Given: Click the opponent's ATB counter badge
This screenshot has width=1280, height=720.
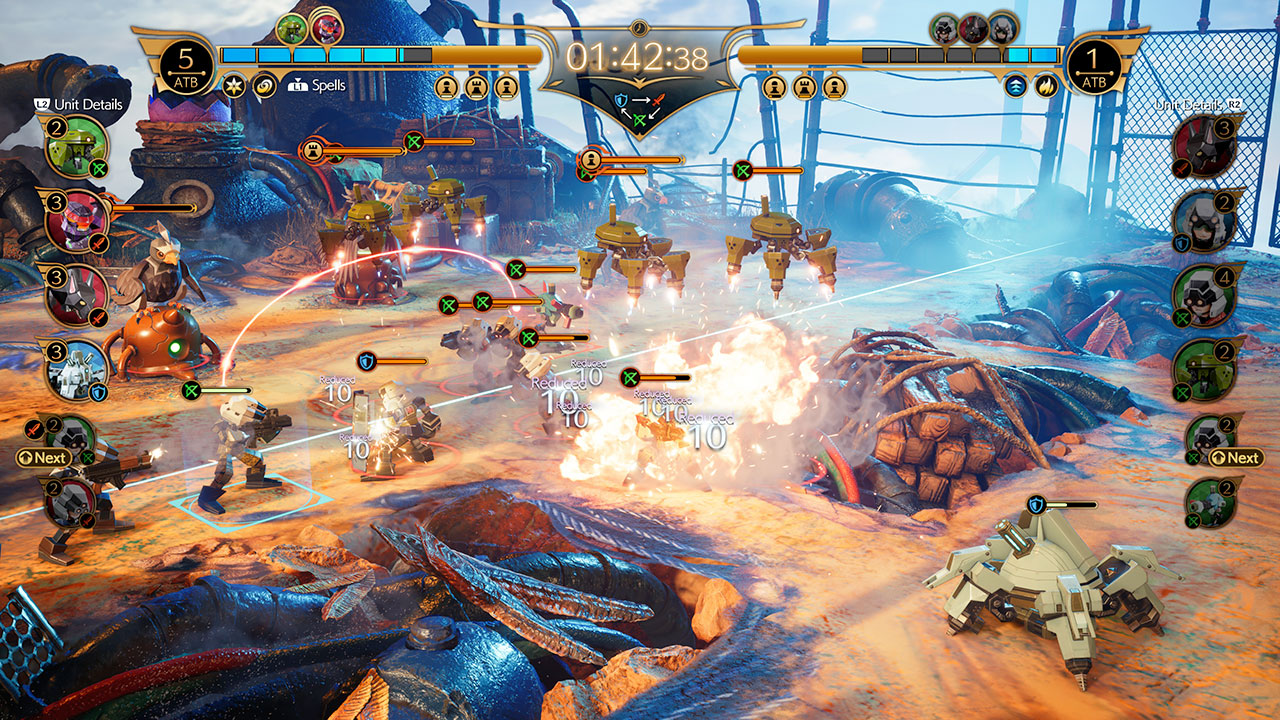Looking at the screenshot, I should point(1095,67).
